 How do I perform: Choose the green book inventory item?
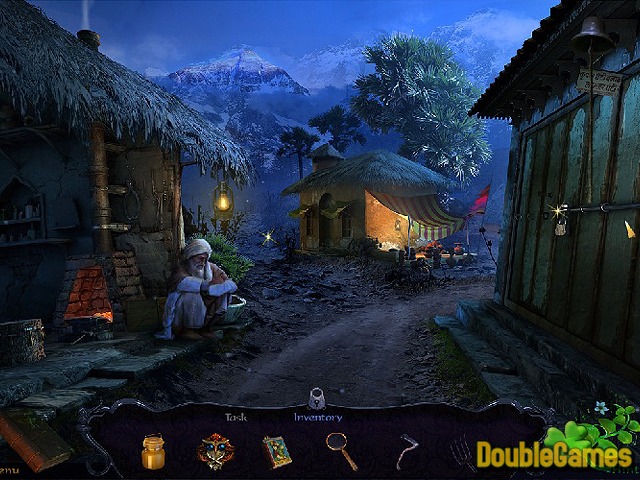(277, 451)
